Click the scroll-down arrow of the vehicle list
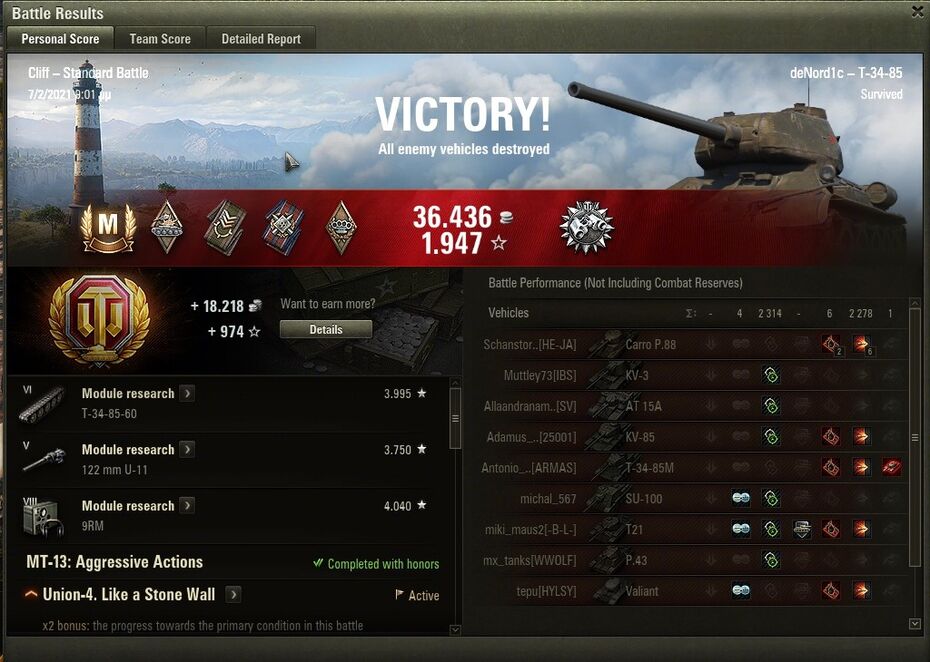This screenshot has height=662, width=930. [x=914, y=623]
